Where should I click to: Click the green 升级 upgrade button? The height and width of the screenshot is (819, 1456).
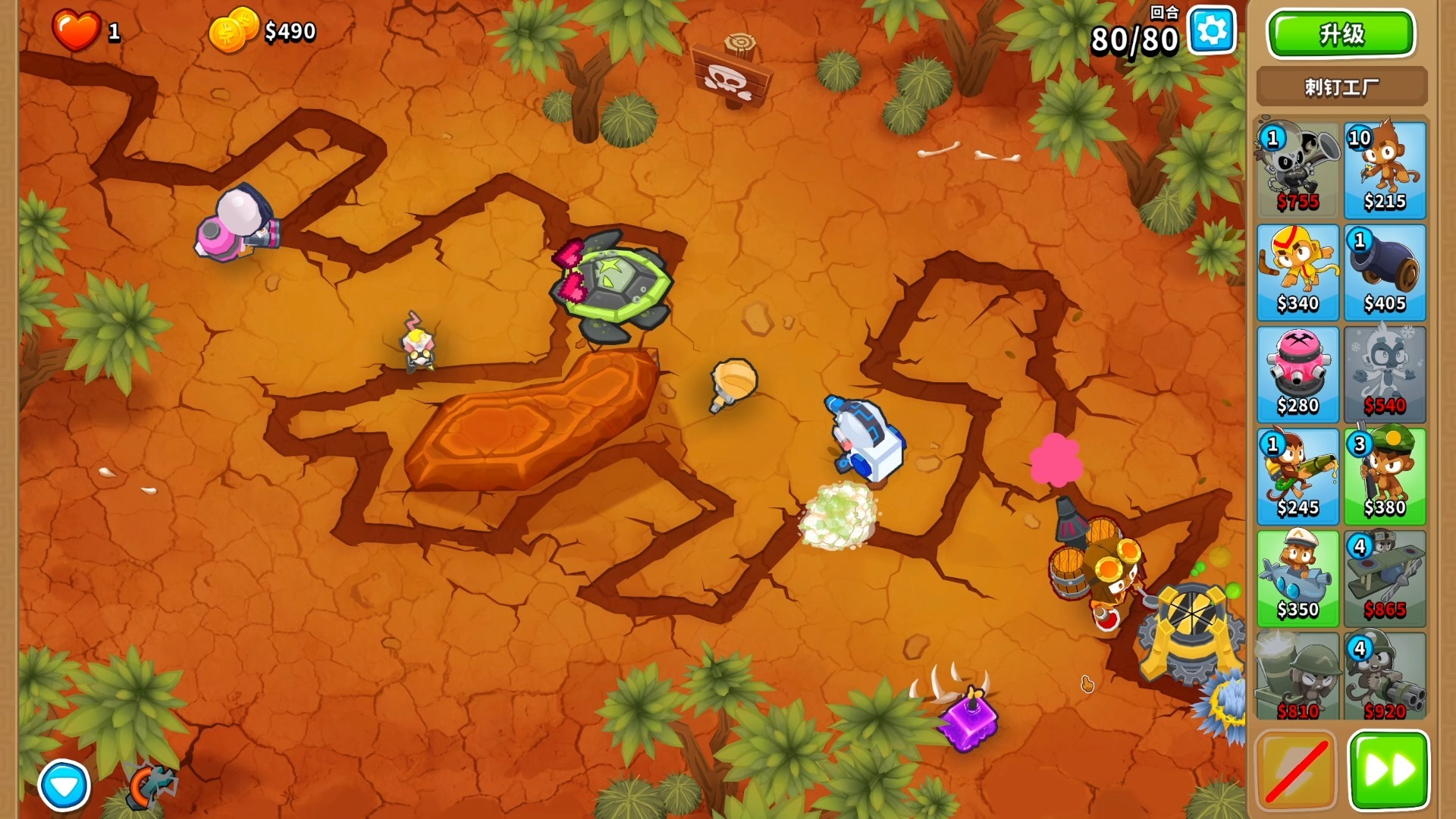1341,34
